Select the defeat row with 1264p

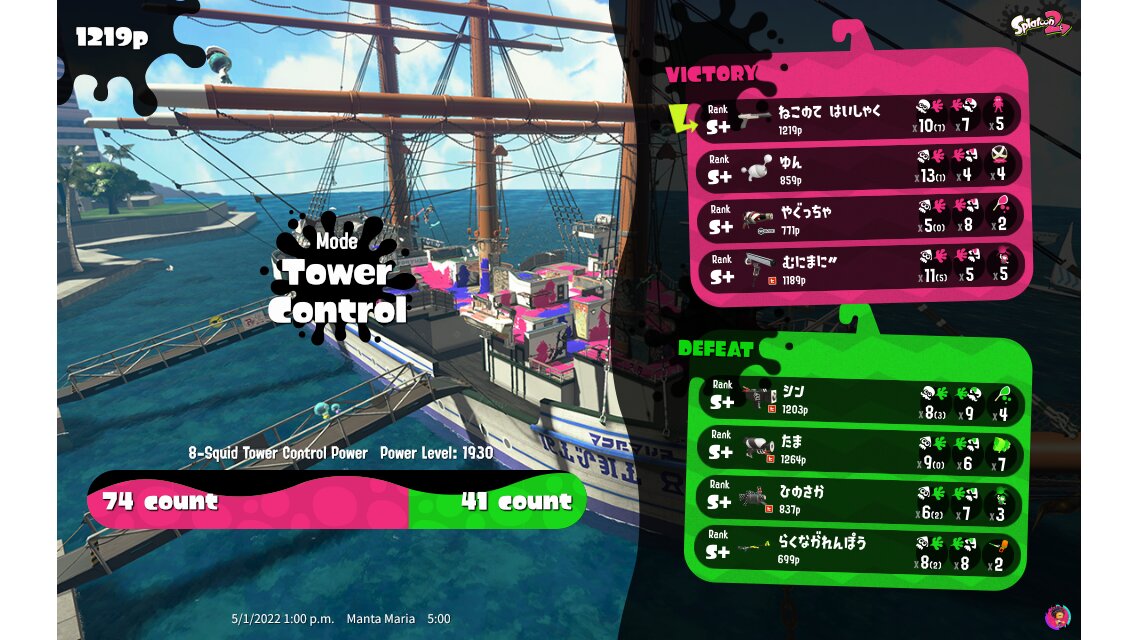point(860,449)
